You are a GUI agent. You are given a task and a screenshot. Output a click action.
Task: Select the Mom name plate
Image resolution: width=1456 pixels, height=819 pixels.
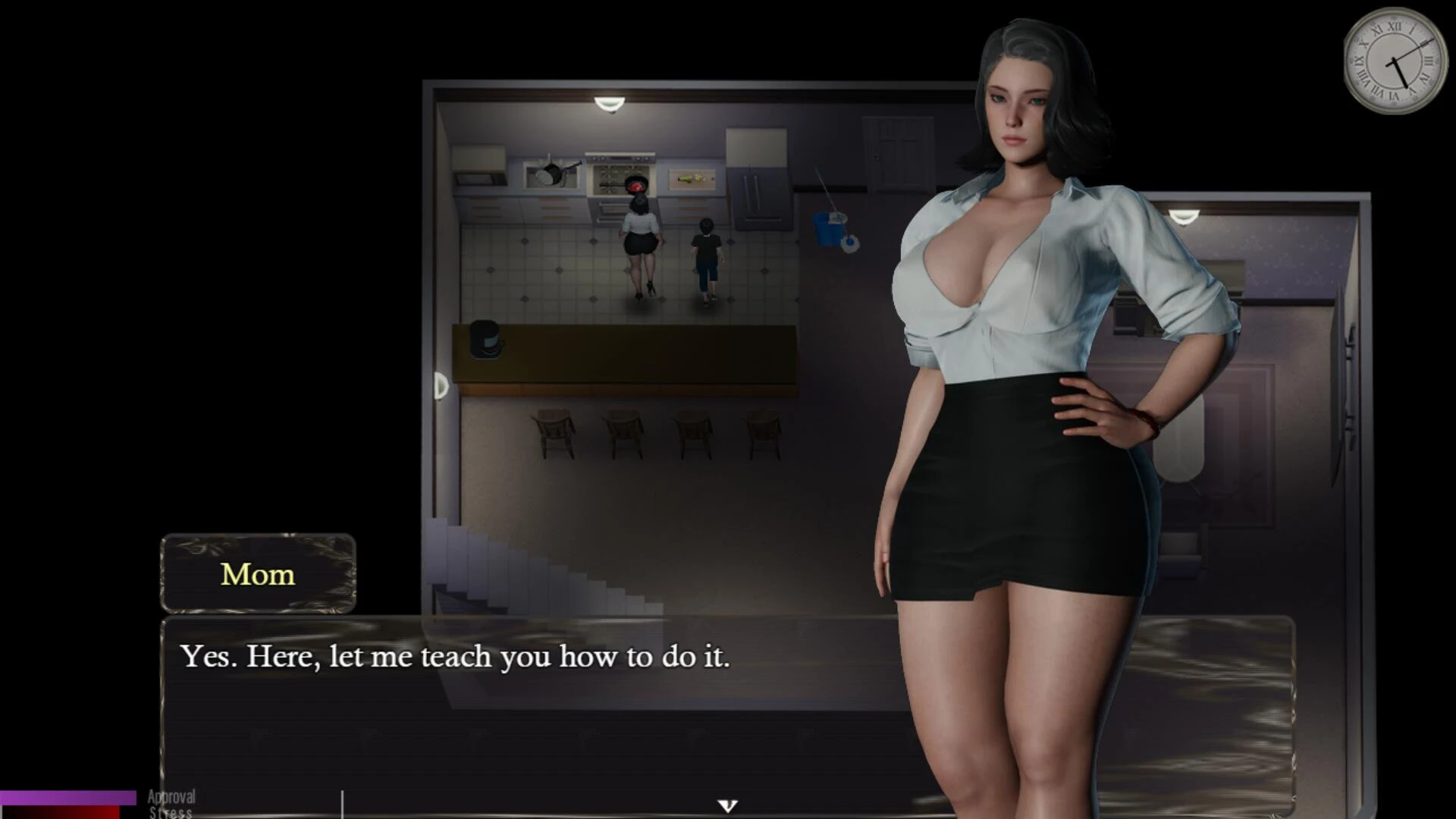(x=257, y=574)
